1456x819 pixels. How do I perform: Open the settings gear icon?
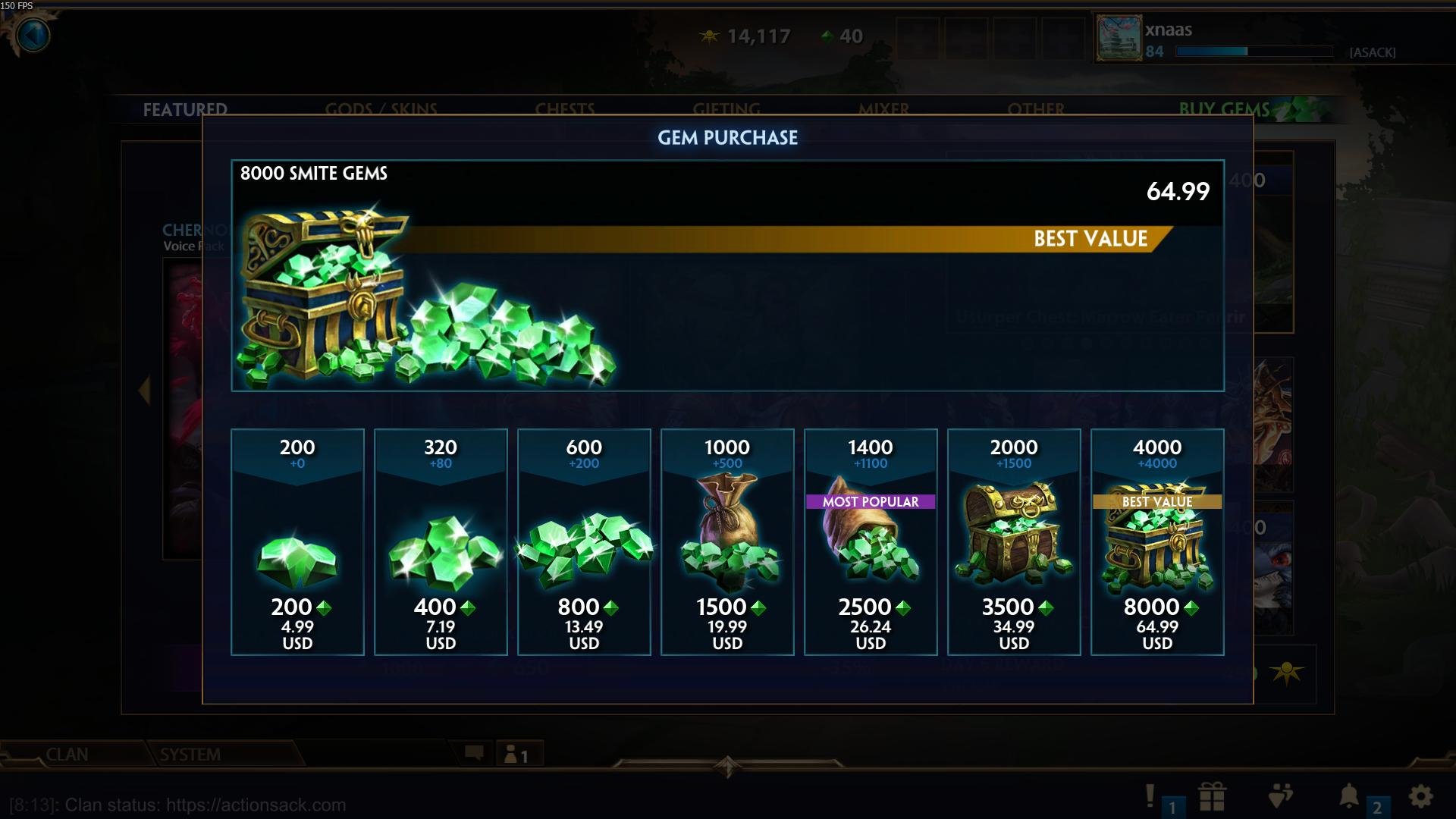click(x=1420, y=796)
